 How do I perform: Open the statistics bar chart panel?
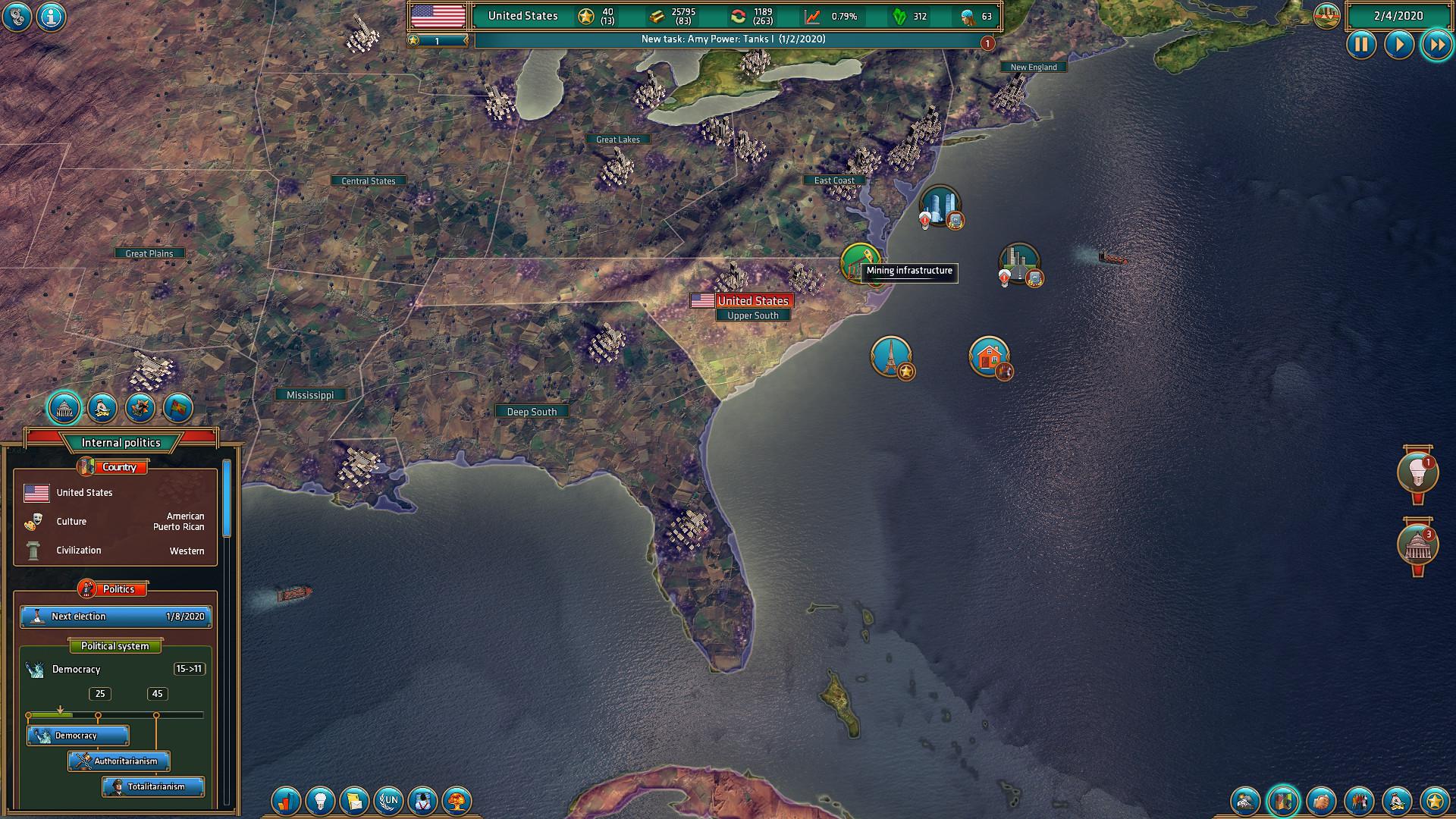[287, 801]
